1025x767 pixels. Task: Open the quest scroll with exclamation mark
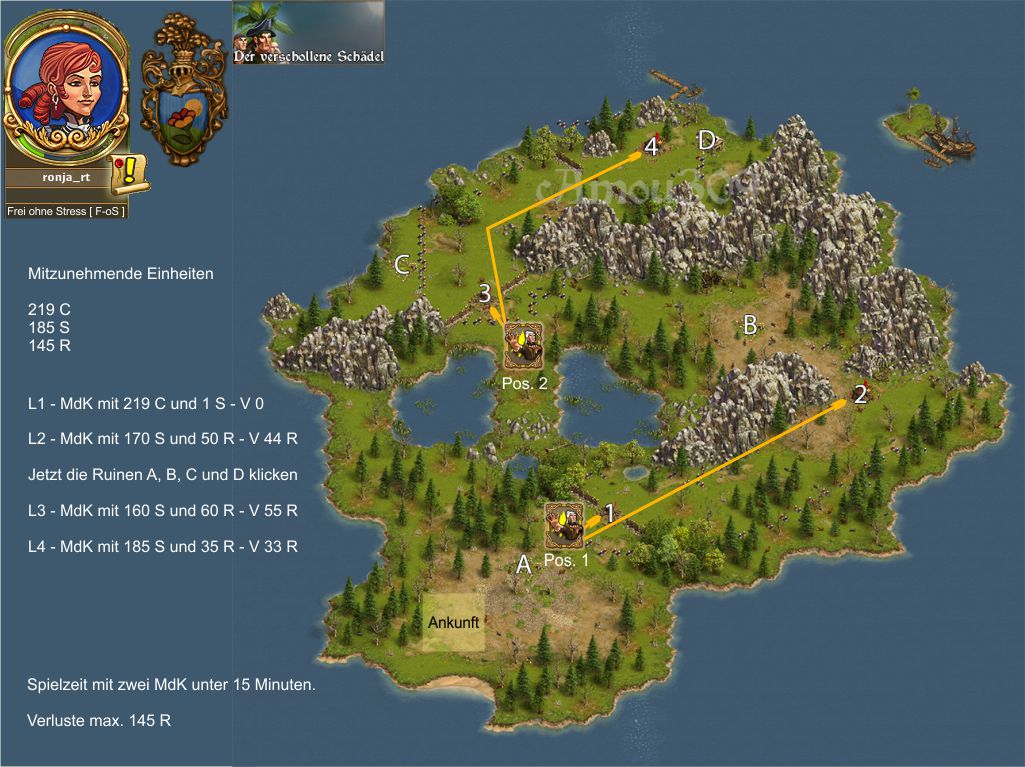point(130,175)
